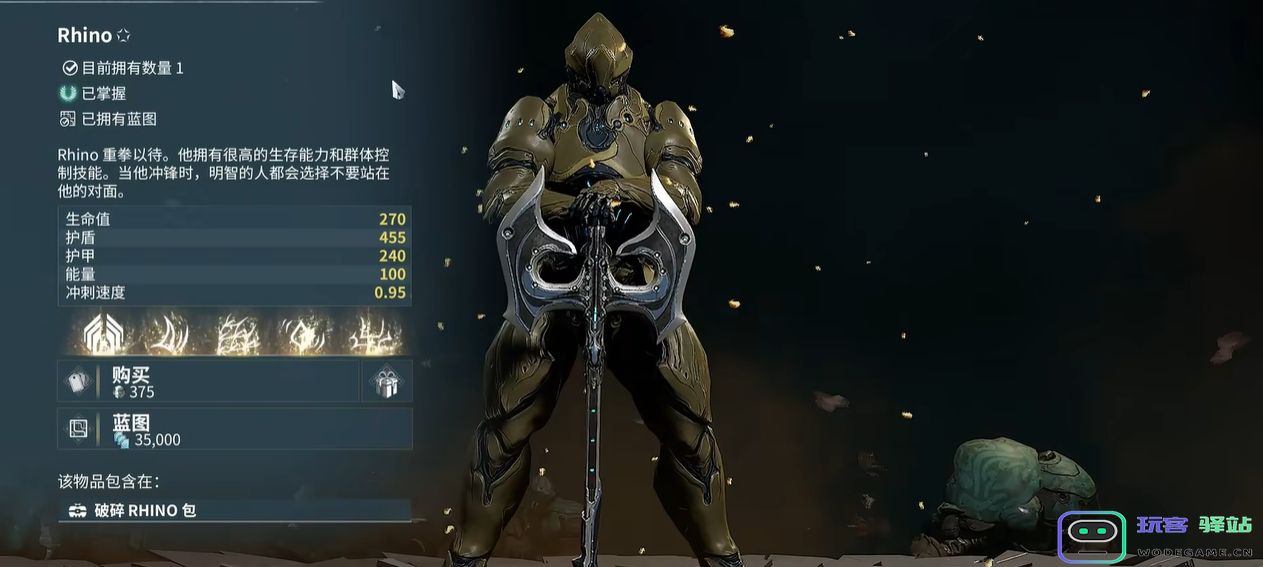The height and width of the screenshot is (567, 1263).
Task: Gift Rhino using the present box button
Action: point(386,382)
